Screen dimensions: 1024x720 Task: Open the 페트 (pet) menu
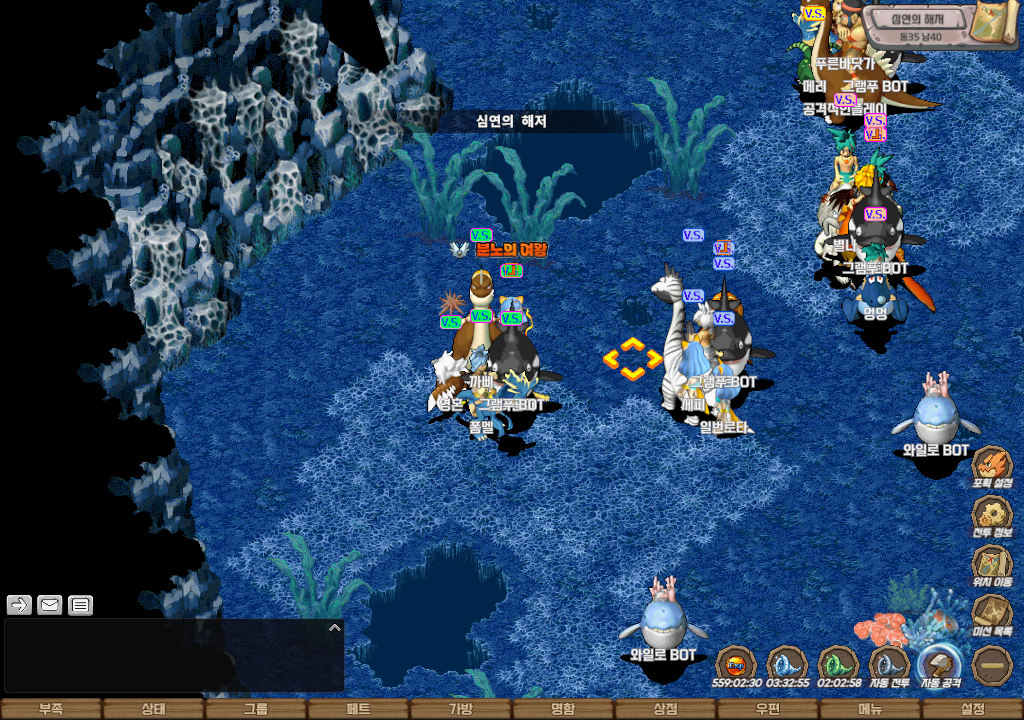tap(358, 709)
